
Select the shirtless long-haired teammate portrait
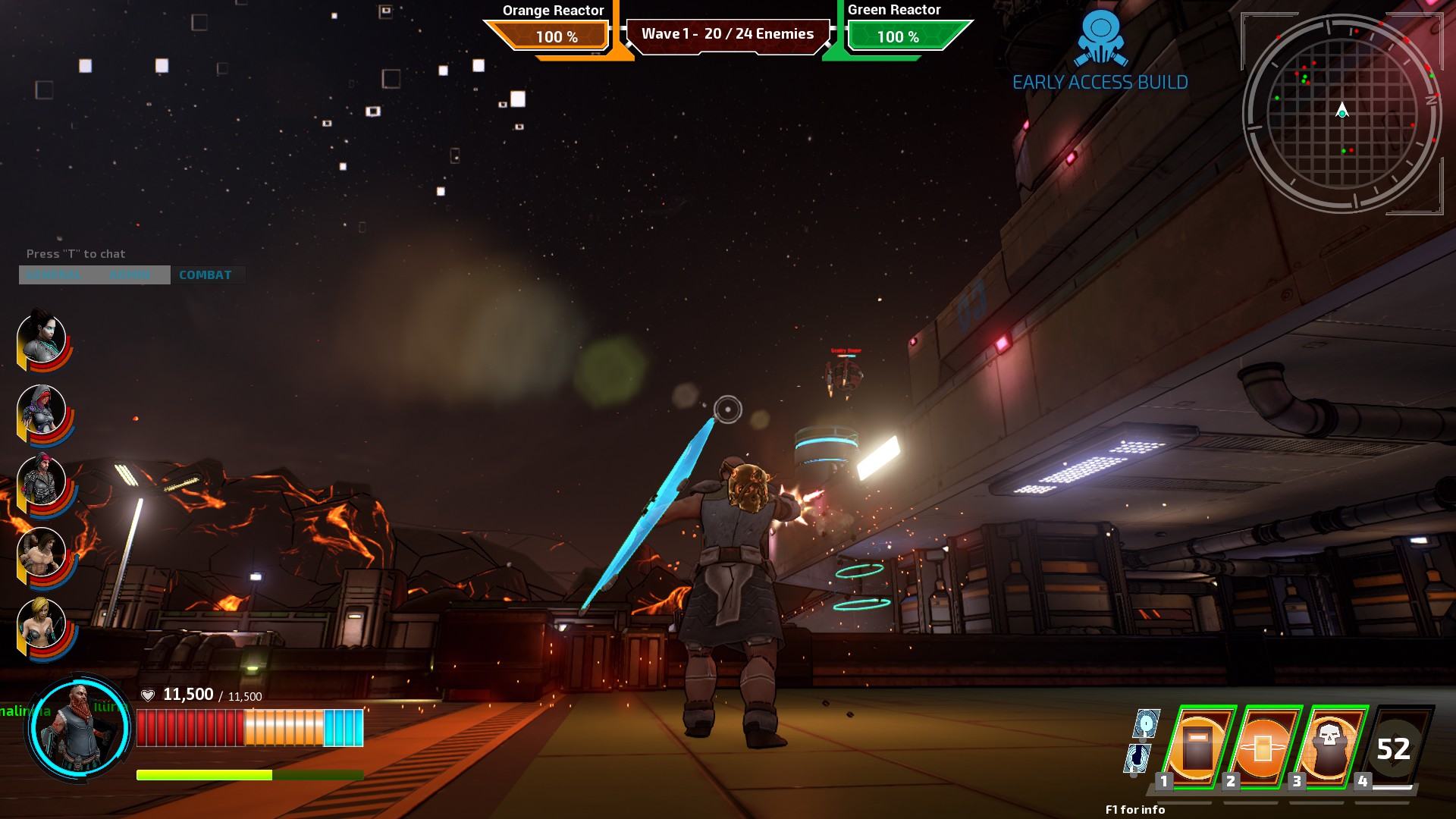click(42, 553)
